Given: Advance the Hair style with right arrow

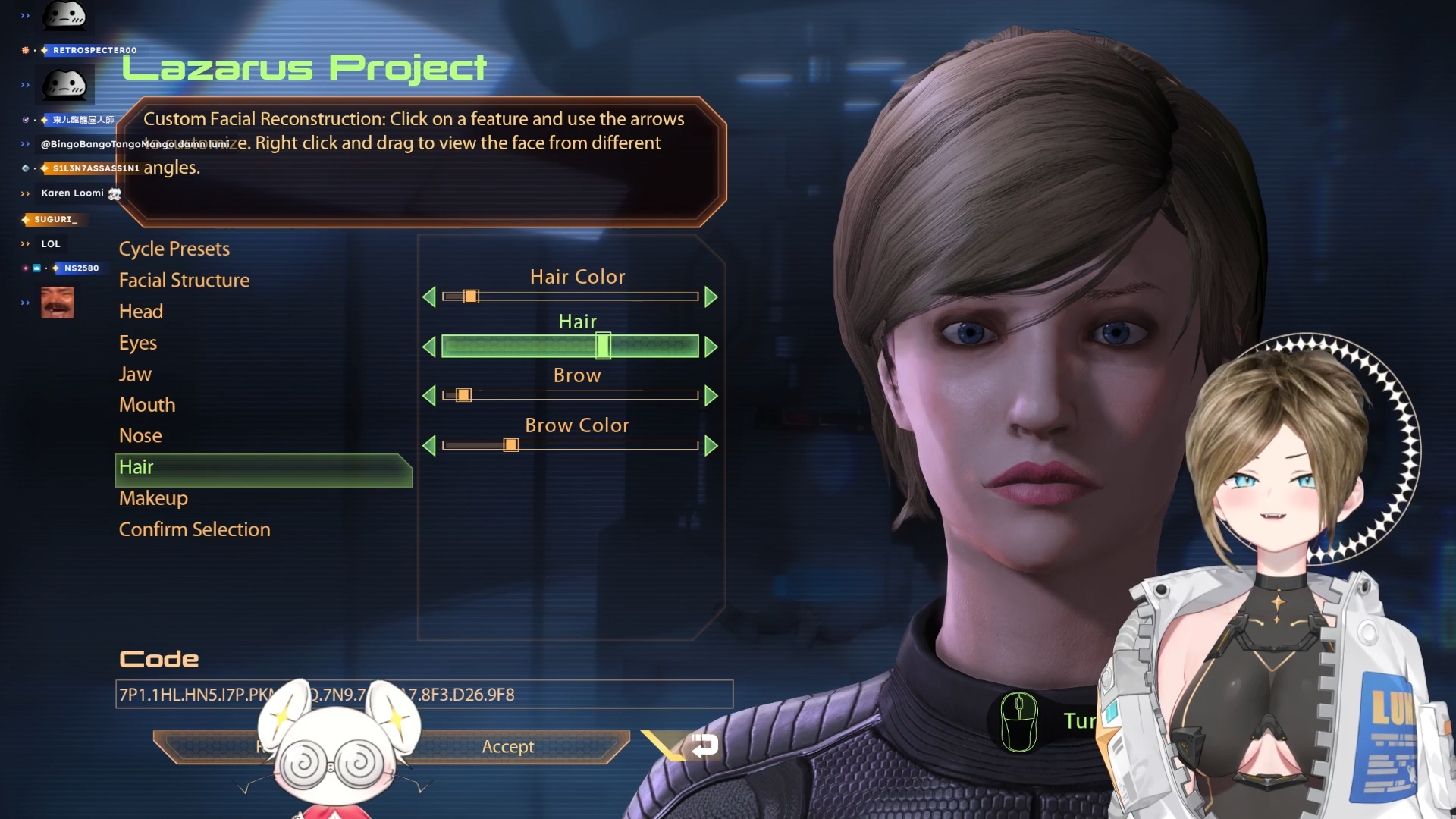Looking at the screenshot, I should (x=711, y=347).
